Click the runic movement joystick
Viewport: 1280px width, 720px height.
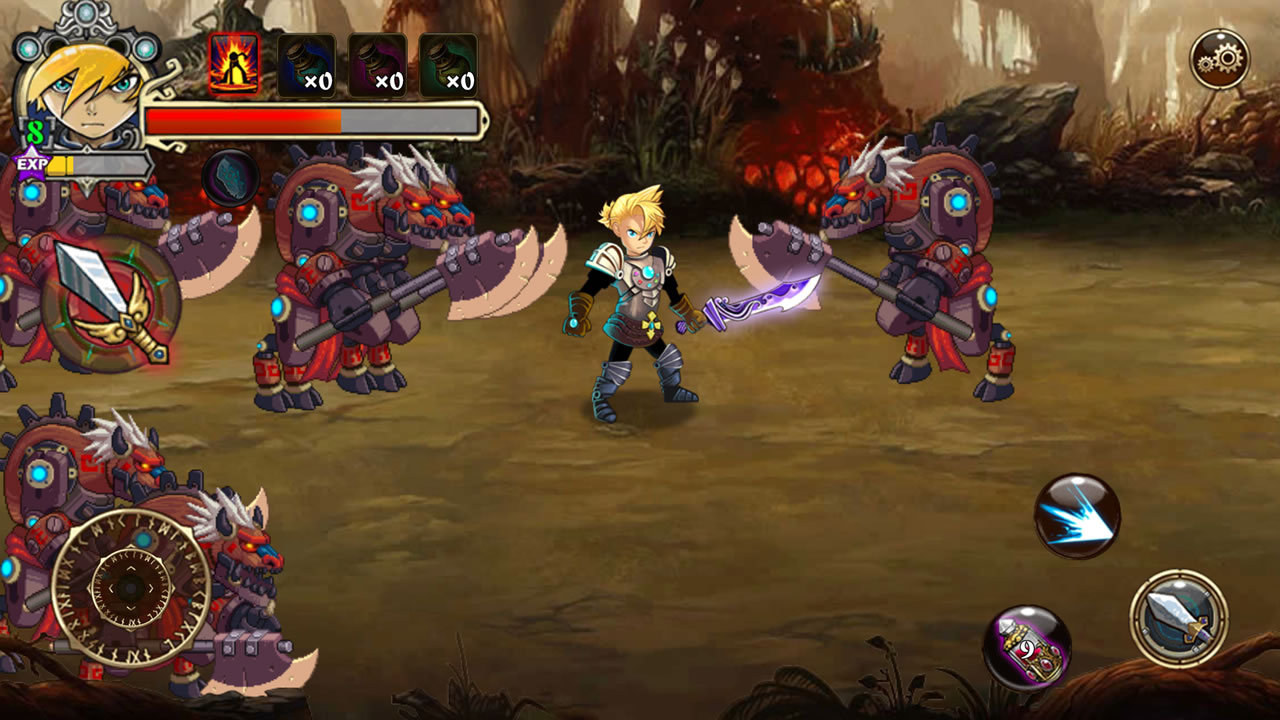point(131,588)
